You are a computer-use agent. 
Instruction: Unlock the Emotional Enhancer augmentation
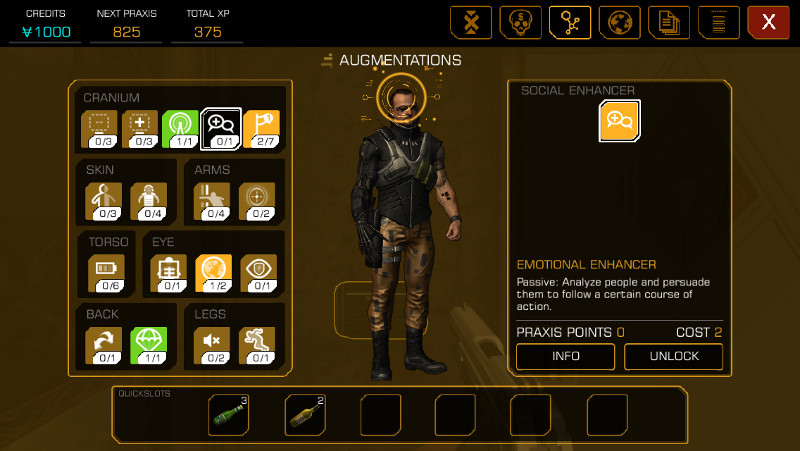click(x=673, y=356)
